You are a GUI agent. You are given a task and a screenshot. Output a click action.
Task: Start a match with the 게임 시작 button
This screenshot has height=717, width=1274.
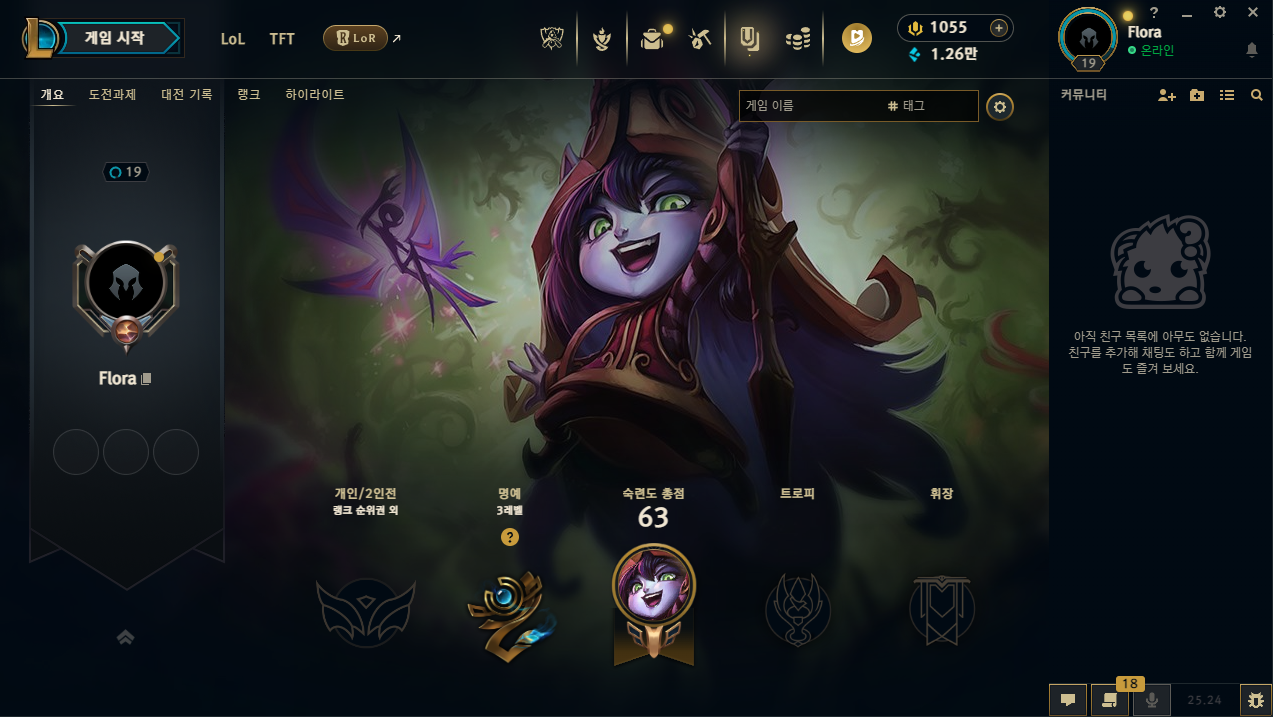(x=116, y=39)
